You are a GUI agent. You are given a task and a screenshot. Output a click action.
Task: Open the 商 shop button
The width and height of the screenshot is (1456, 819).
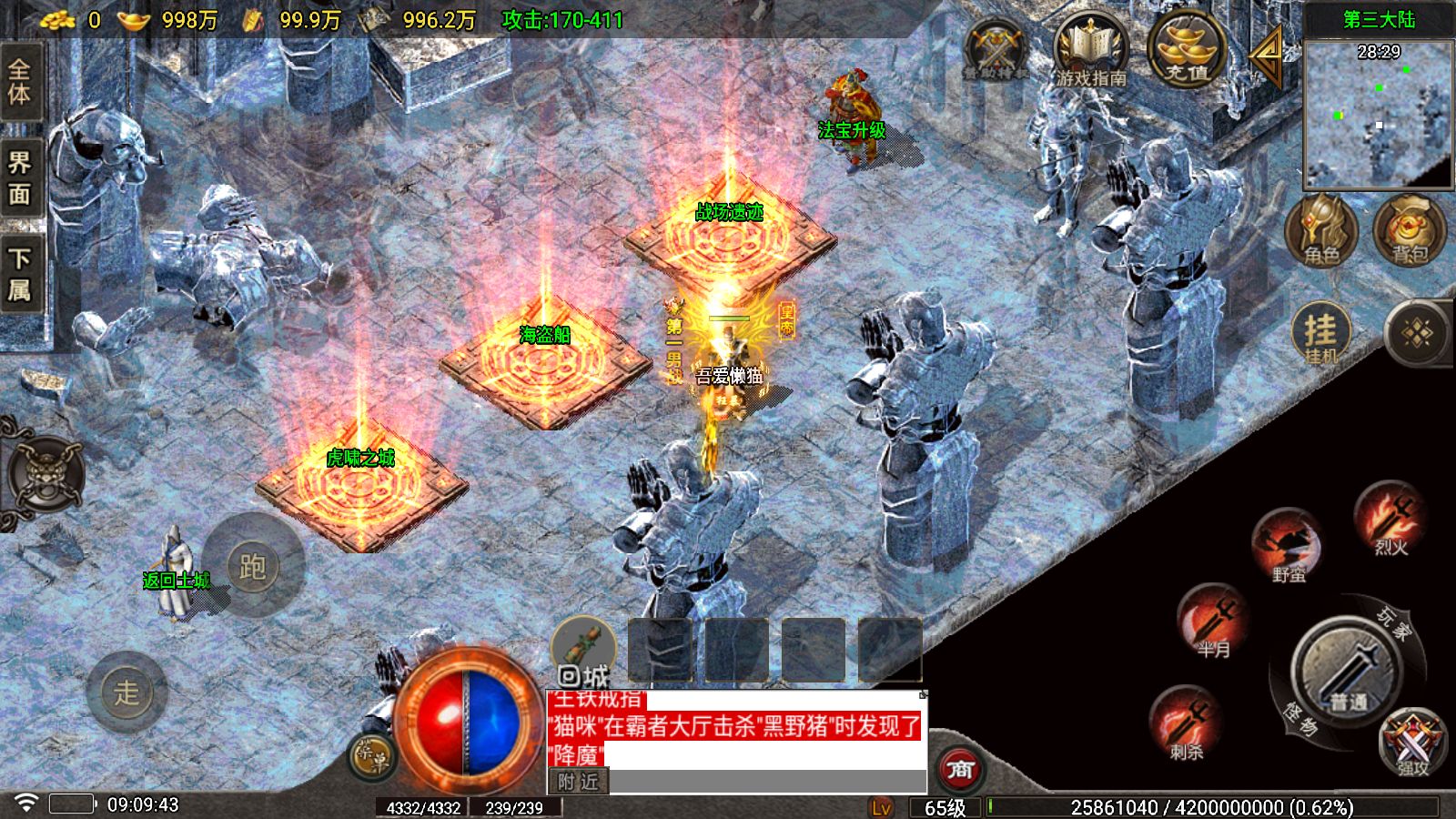point(960,769)
